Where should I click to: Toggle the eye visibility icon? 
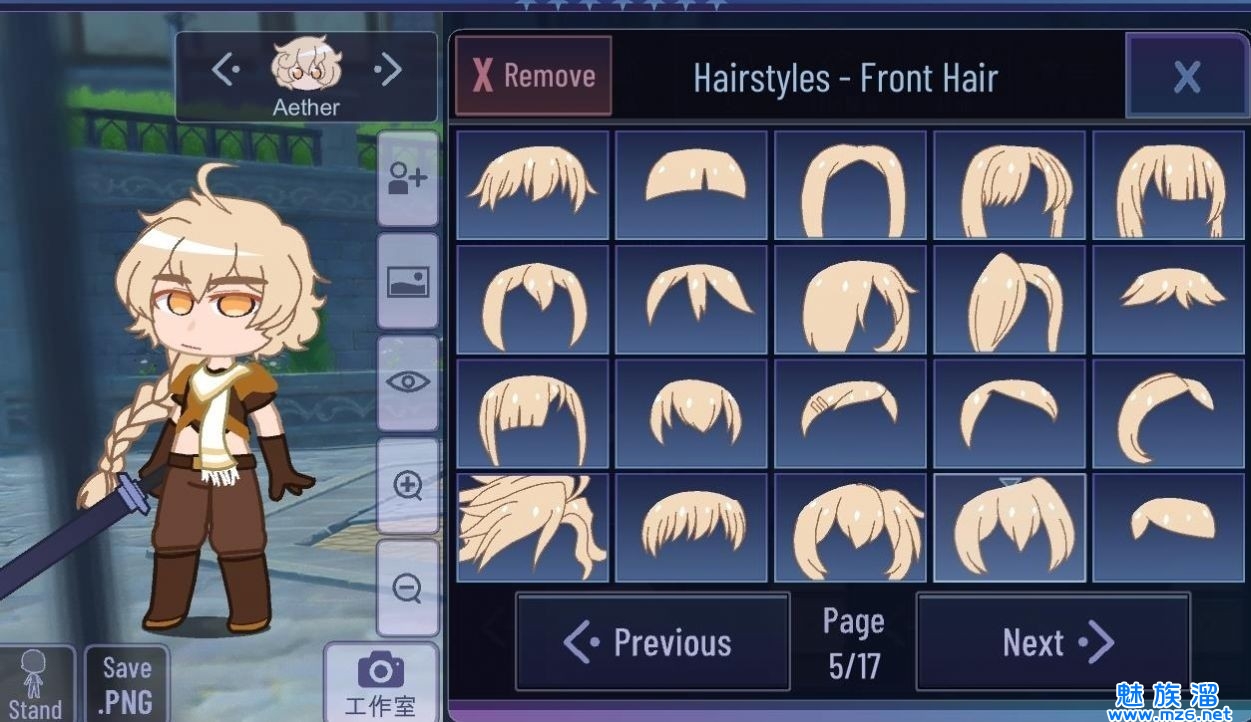click(407, 382)
